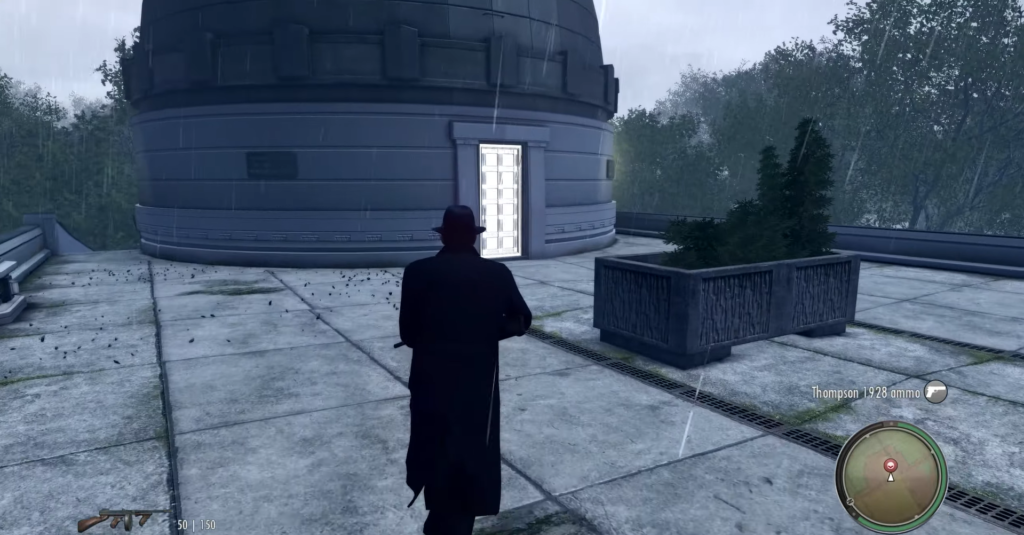Screen dimensions: 1024x535
Task: Click the circular minimap
Action: (890, 476)
